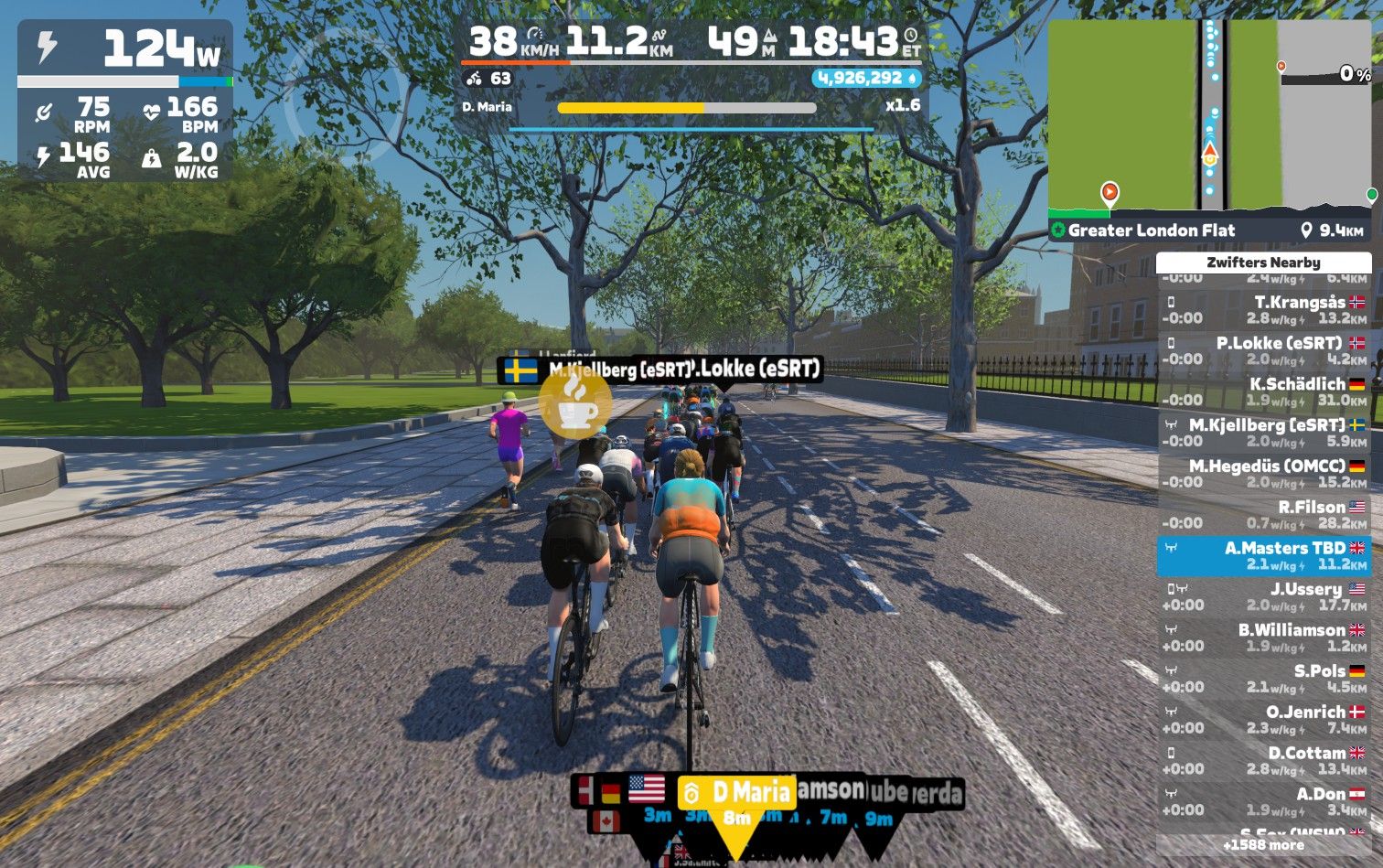
Task: Select J.Ussery from the rider list
Action: (1264, 597)
